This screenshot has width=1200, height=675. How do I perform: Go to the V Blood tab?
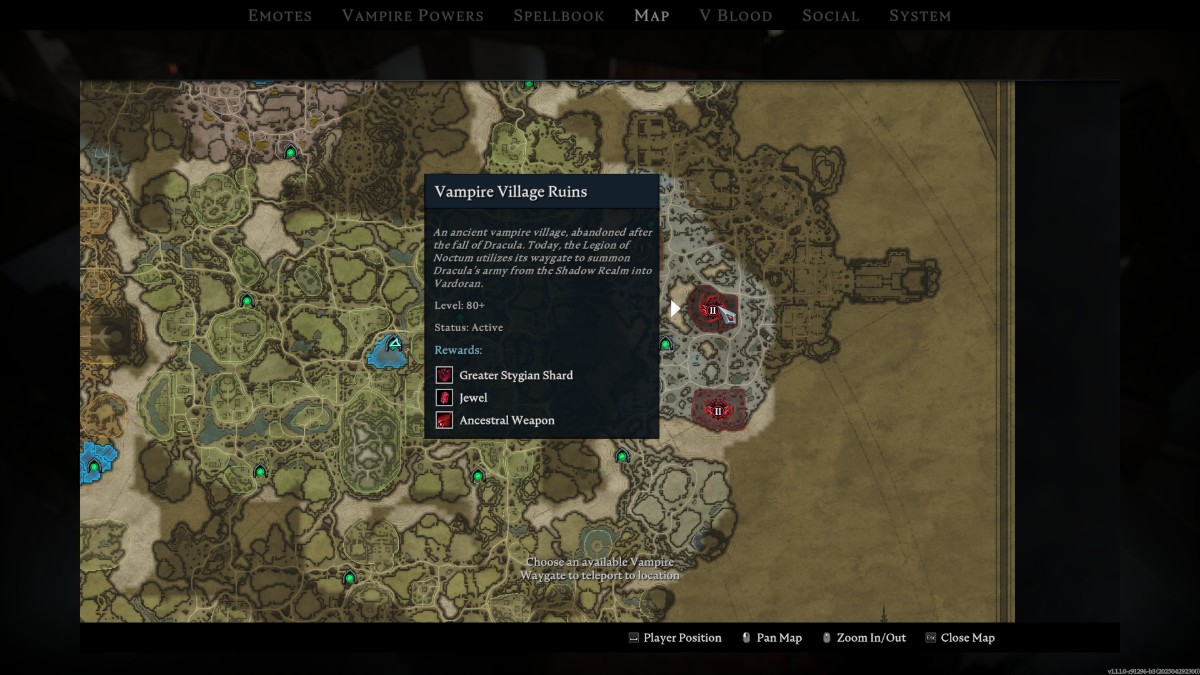click(735, 16)
